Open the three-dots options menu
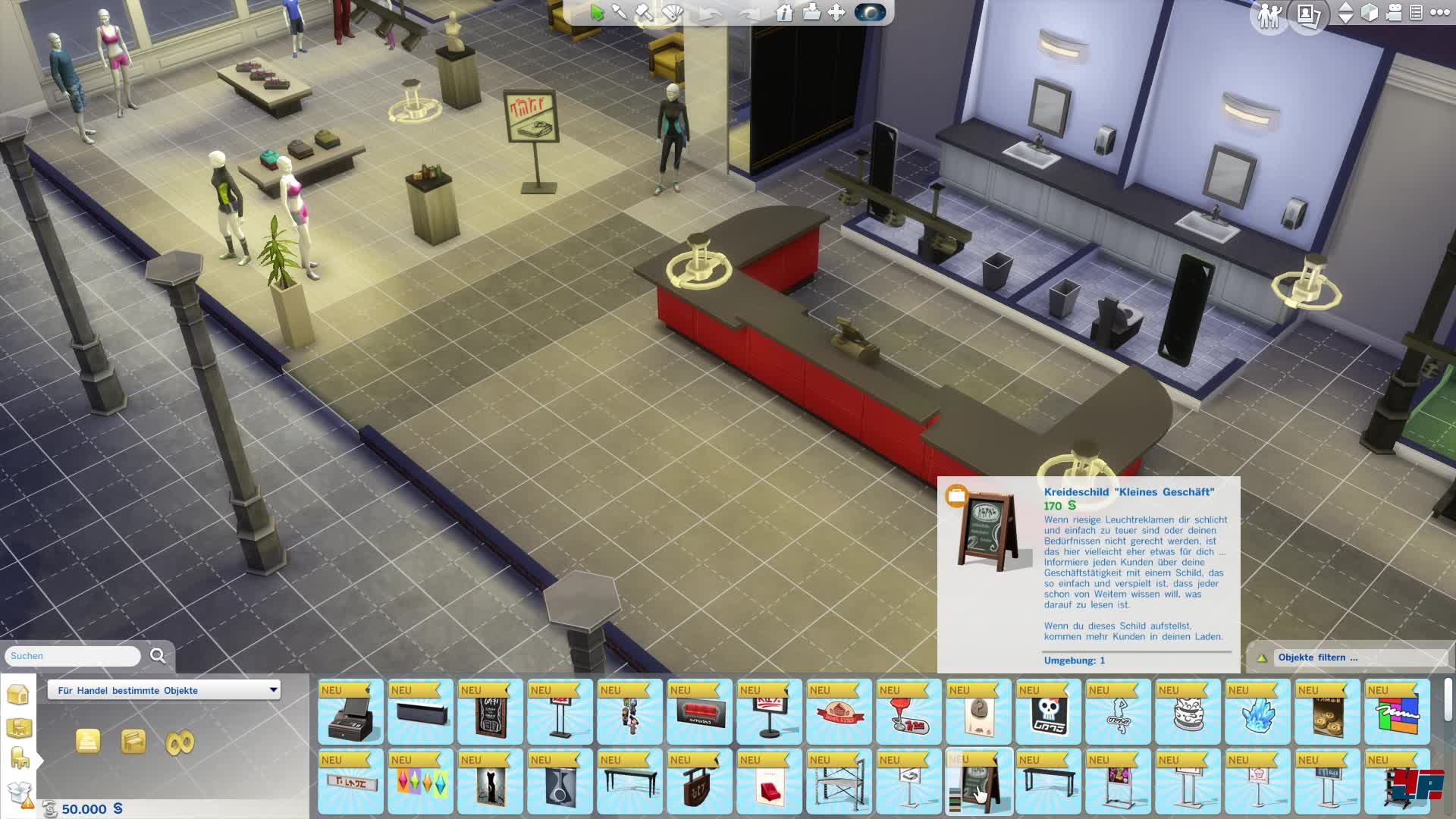Viewport: 1456px width, 819px height. tap(1439, 13)
